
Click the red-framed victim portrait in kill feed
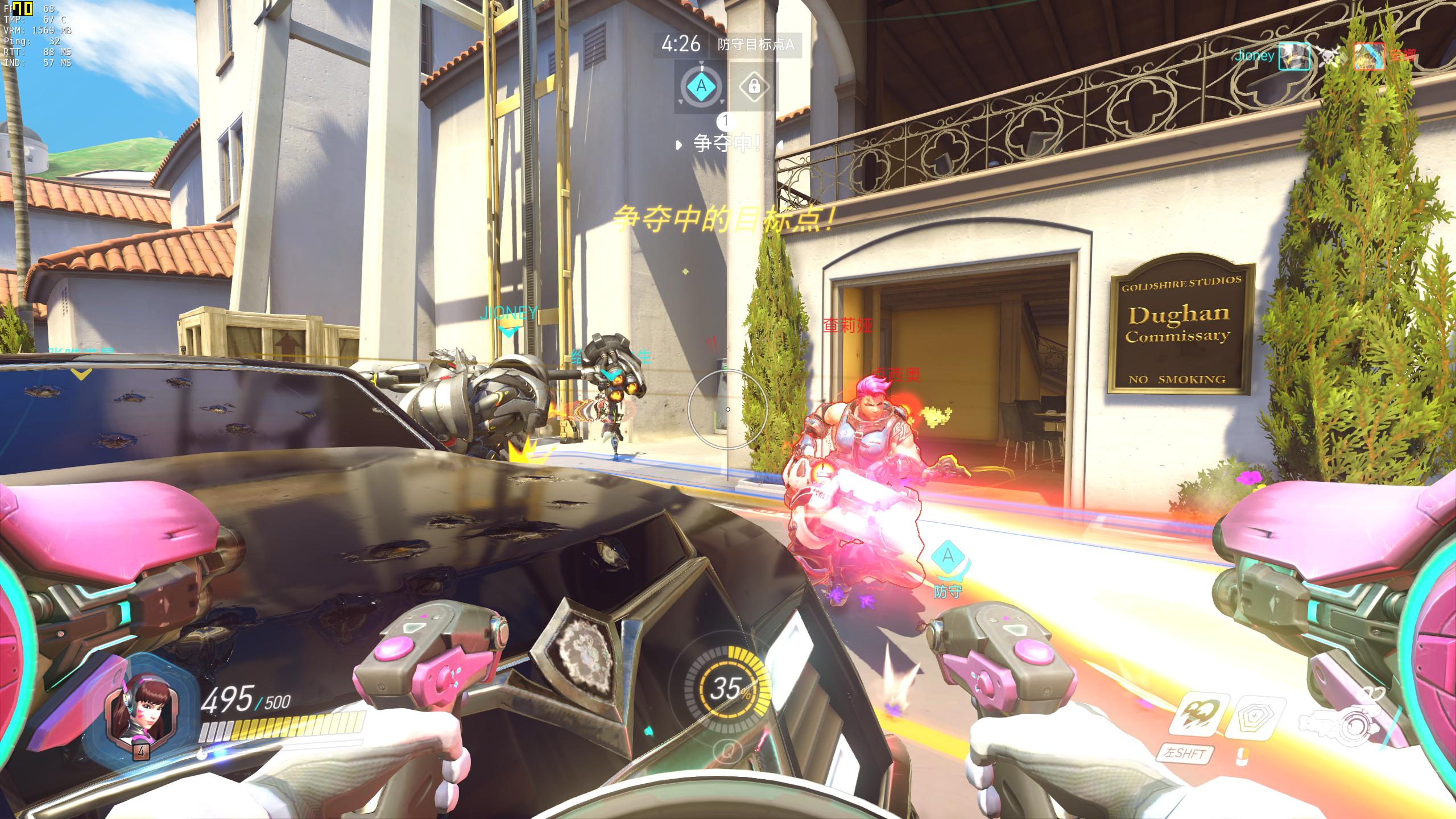point(1369,56)
